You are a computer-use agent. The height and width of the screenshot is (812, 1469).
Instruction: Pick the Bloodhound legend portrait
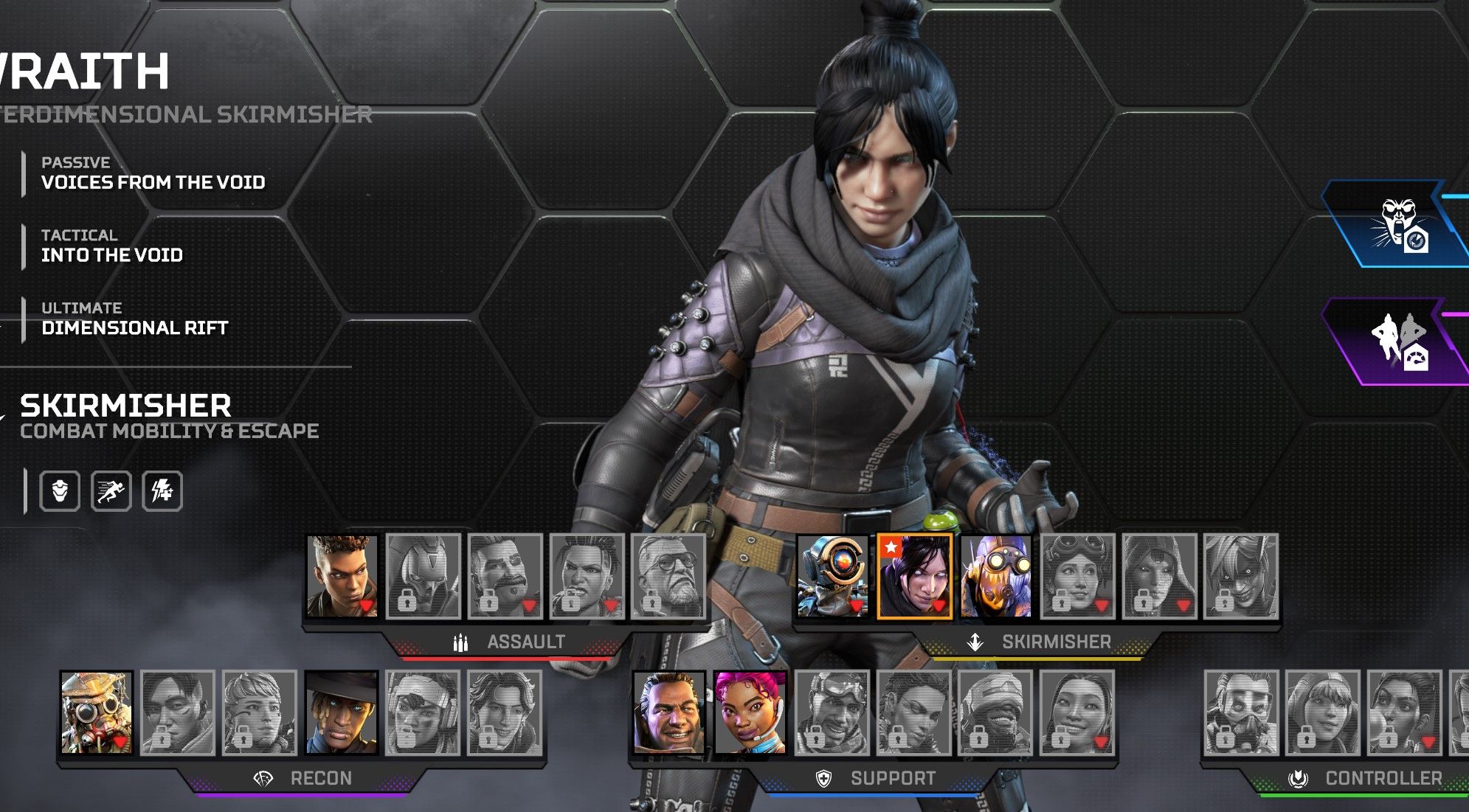click(x=97, y=712)
